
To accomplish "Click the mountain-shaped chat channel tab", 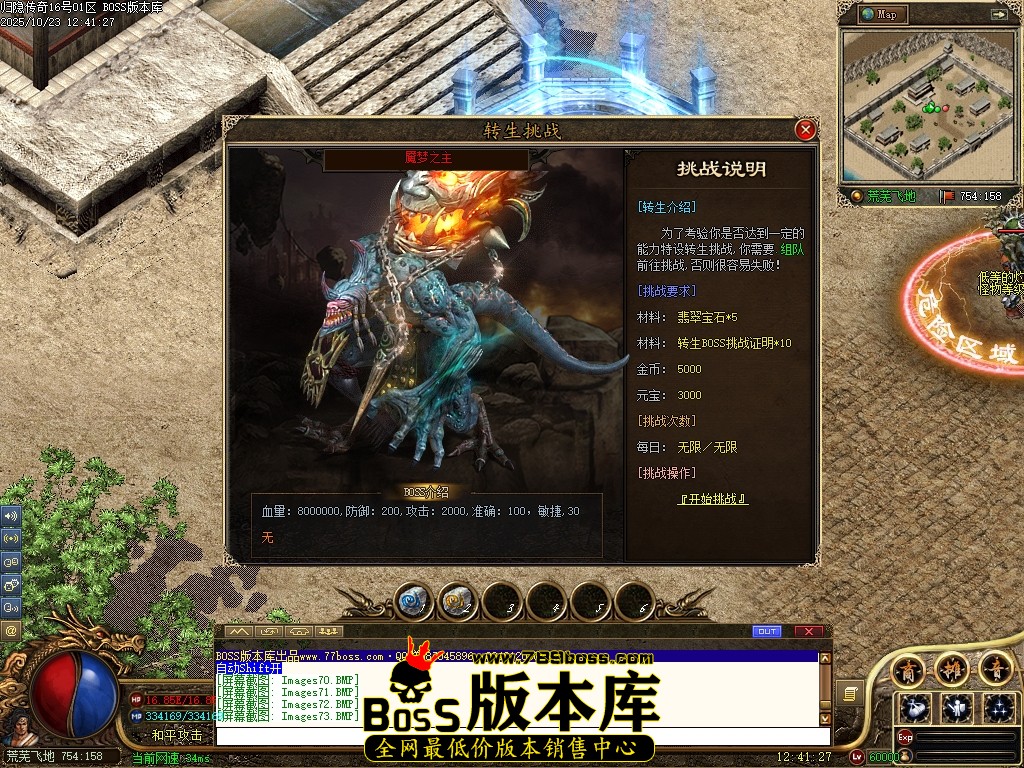I will pos(238,632).
